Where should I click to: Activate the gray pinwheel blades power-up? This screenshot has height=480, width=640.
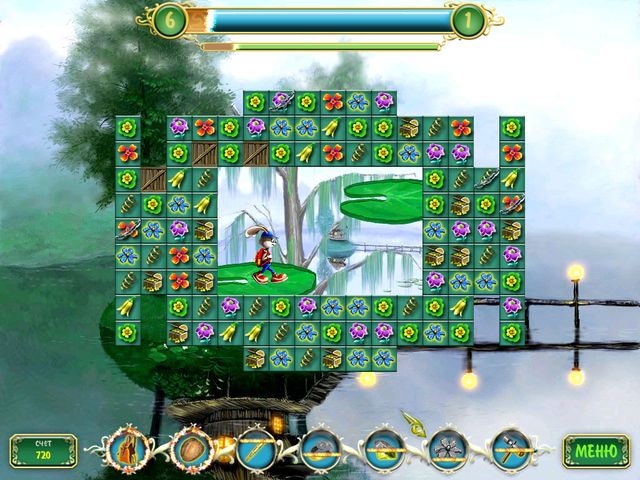(447, 451)
